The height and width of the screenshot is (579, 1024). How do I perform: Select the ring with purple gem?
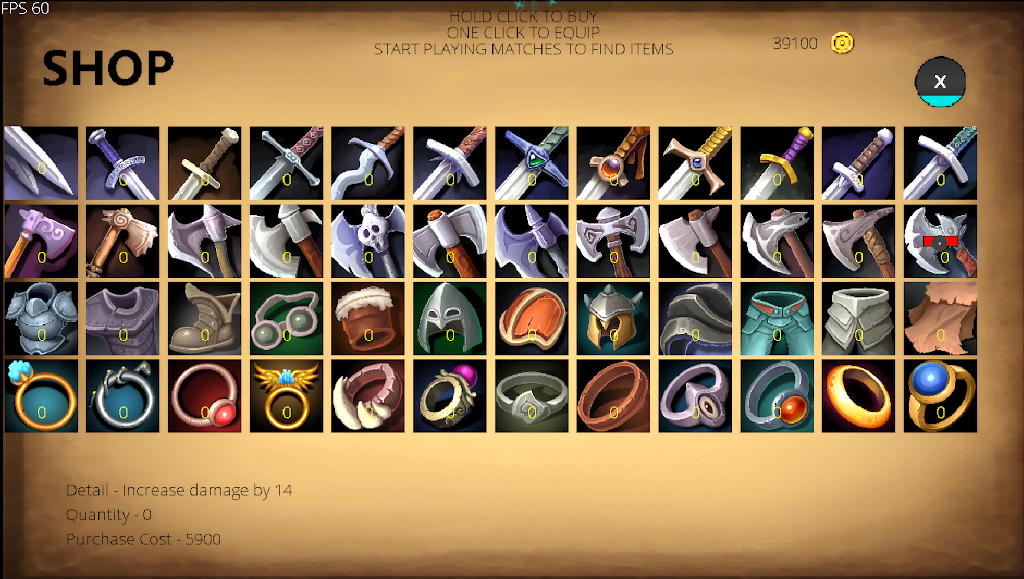450,396
